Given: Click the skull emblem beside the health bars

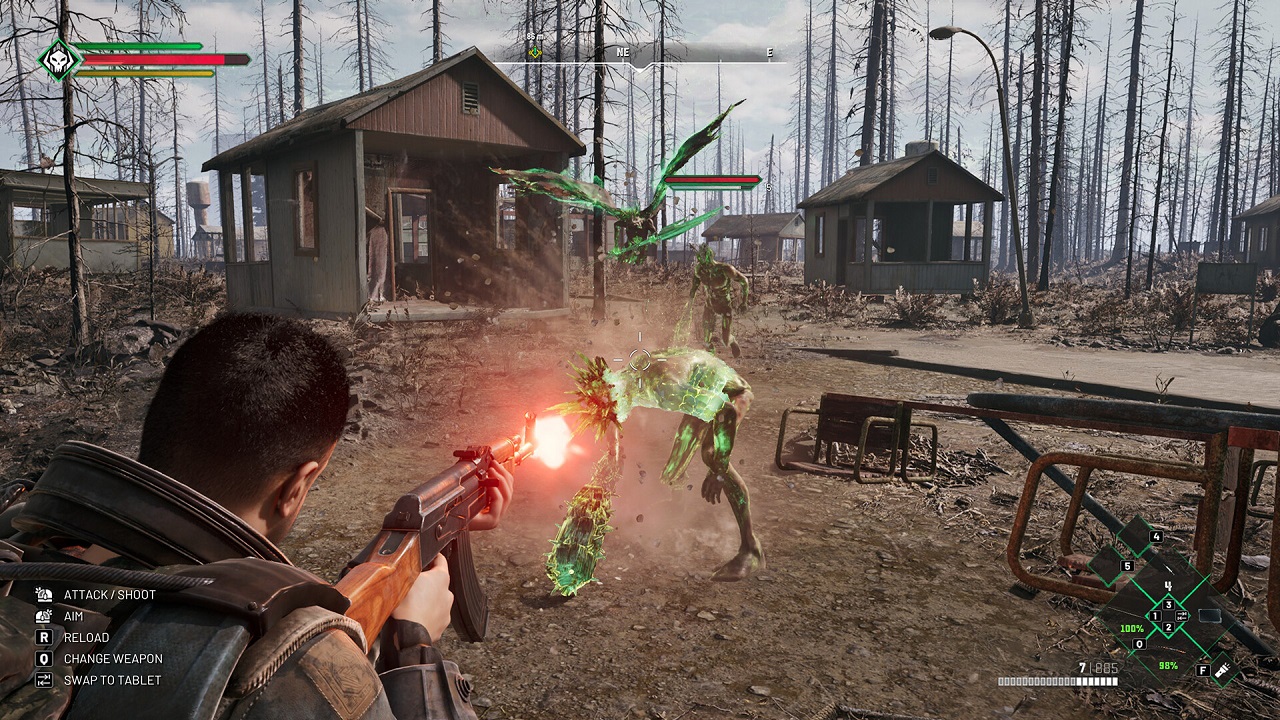Looking at the screenshot, I should [58, 60].
